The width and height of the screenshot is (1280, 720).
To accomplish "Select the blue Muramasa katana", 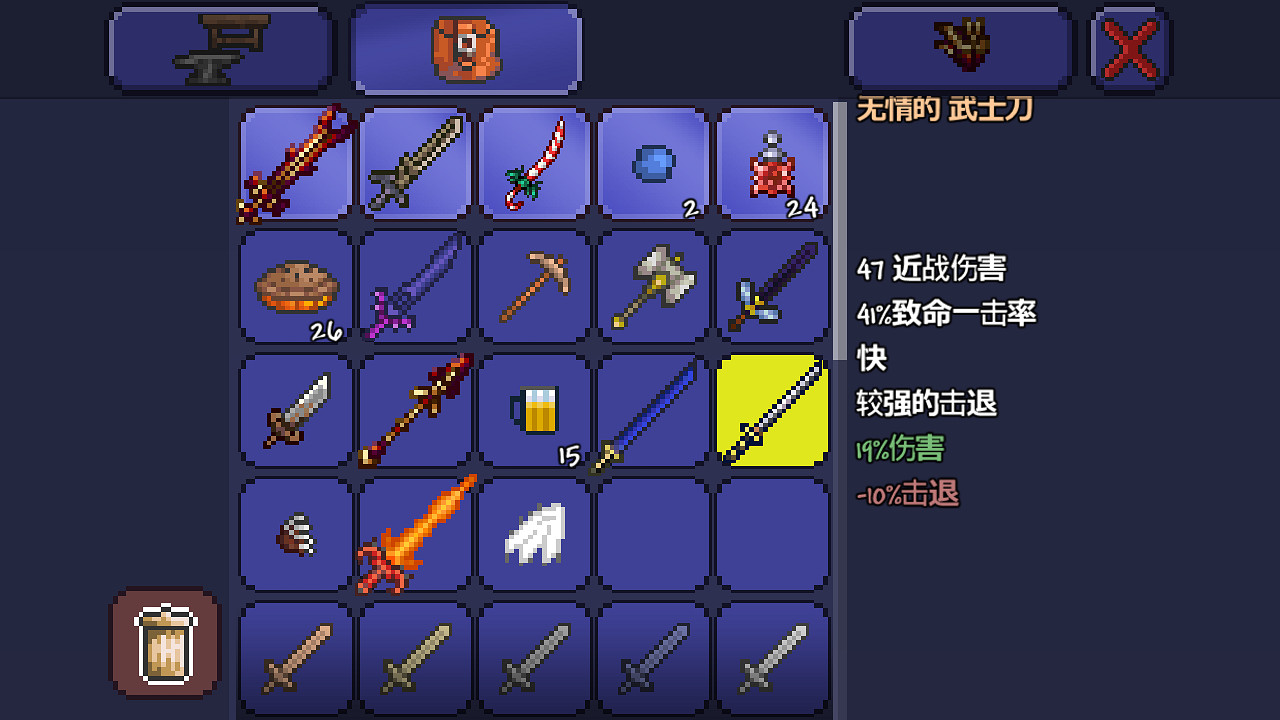I will point(653,410).
